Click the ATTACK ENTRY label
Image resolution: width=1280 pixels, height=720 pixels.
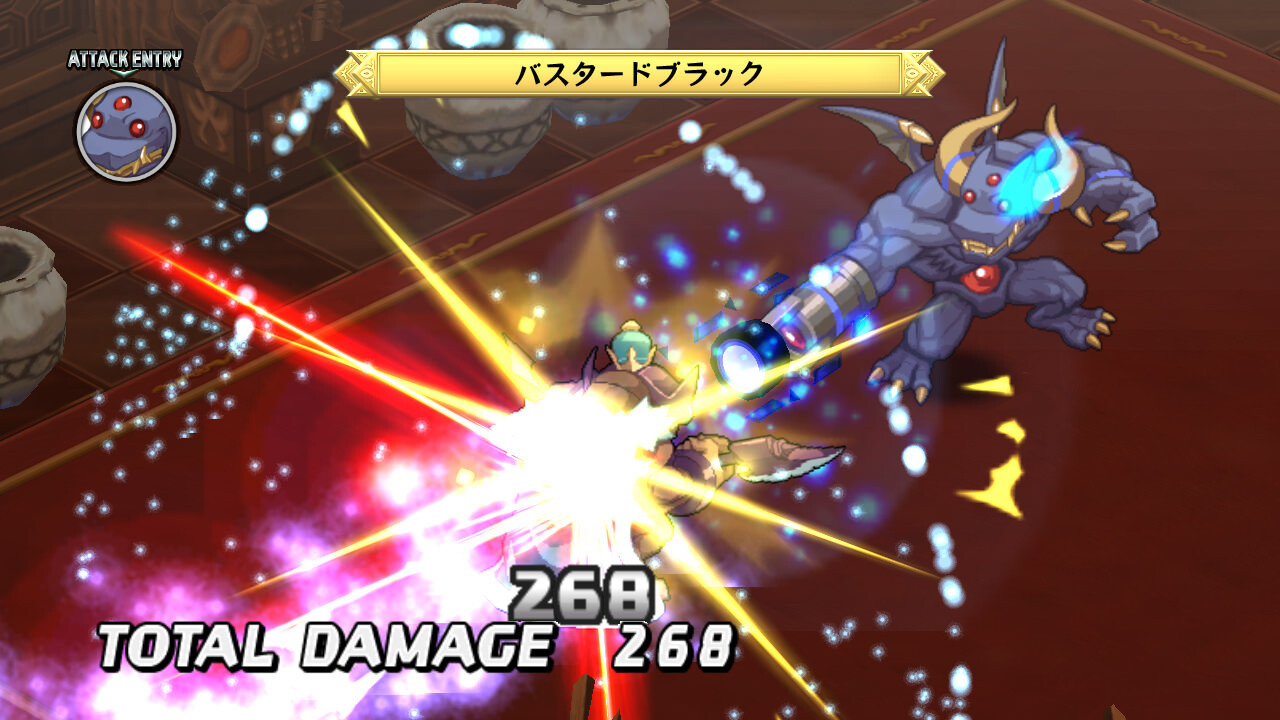(123, 56)
